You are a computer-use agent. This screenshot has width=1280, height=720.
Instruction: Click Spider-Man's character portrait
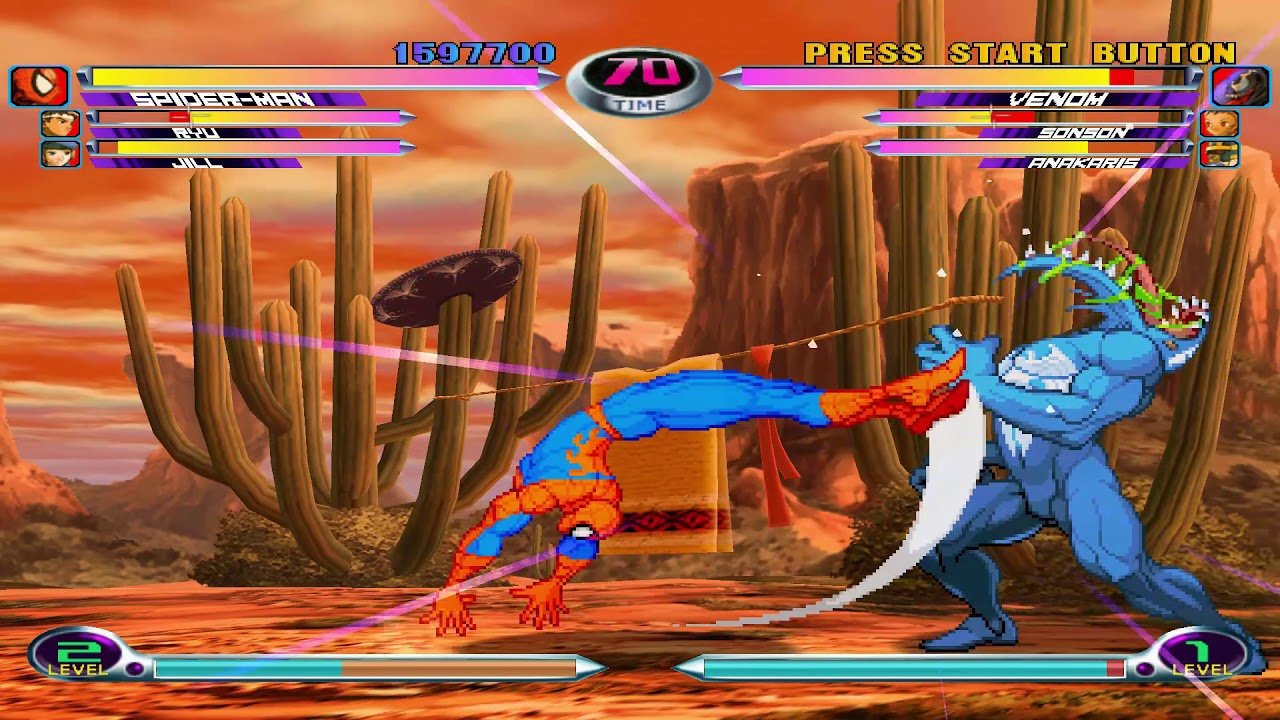(39, 86)
